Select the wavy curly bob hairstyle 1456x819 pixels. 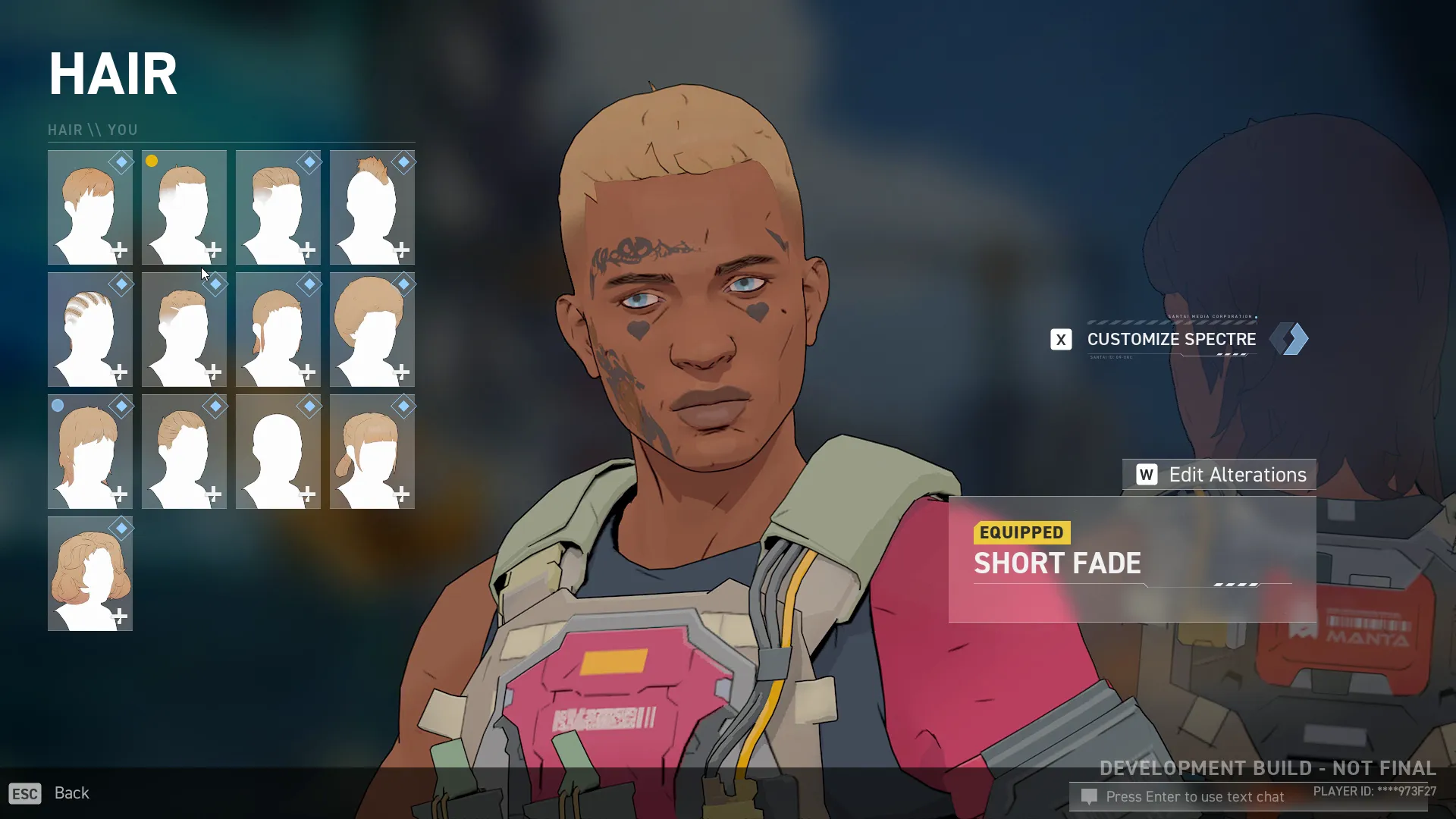89,573
